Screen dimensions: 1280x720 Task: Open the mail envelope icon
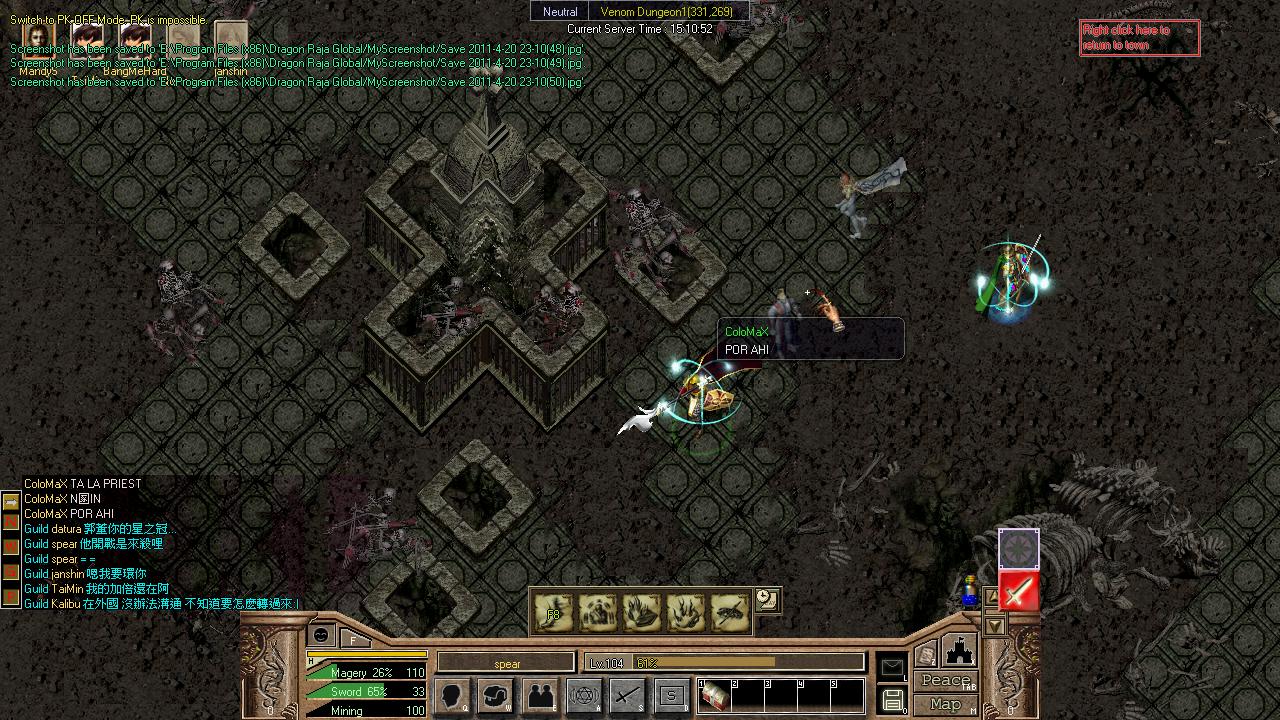891,667
